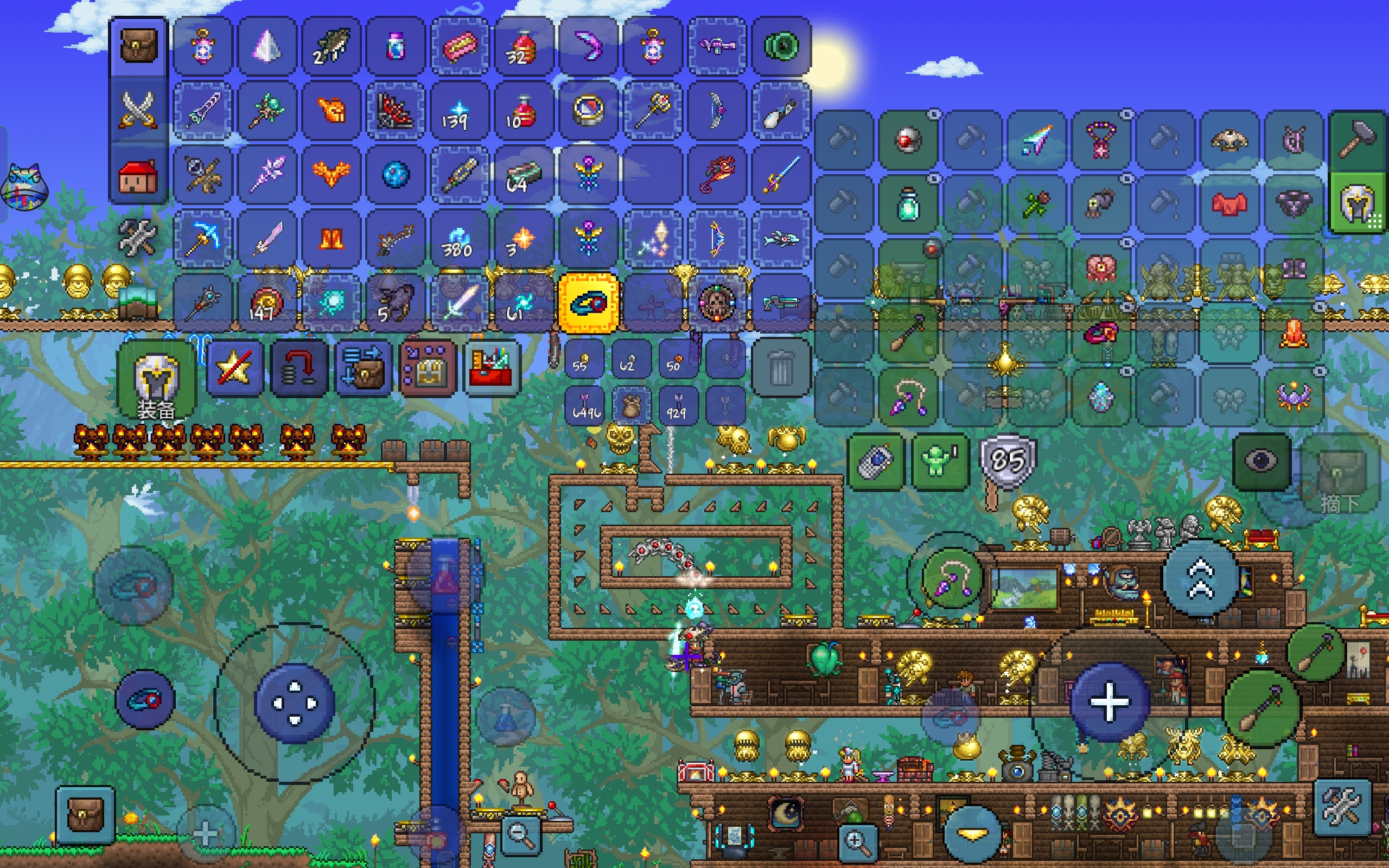The width and height of the screenshot is (1389, 868).
Task: Open the inventory bag tab
Action: [138, 46]
